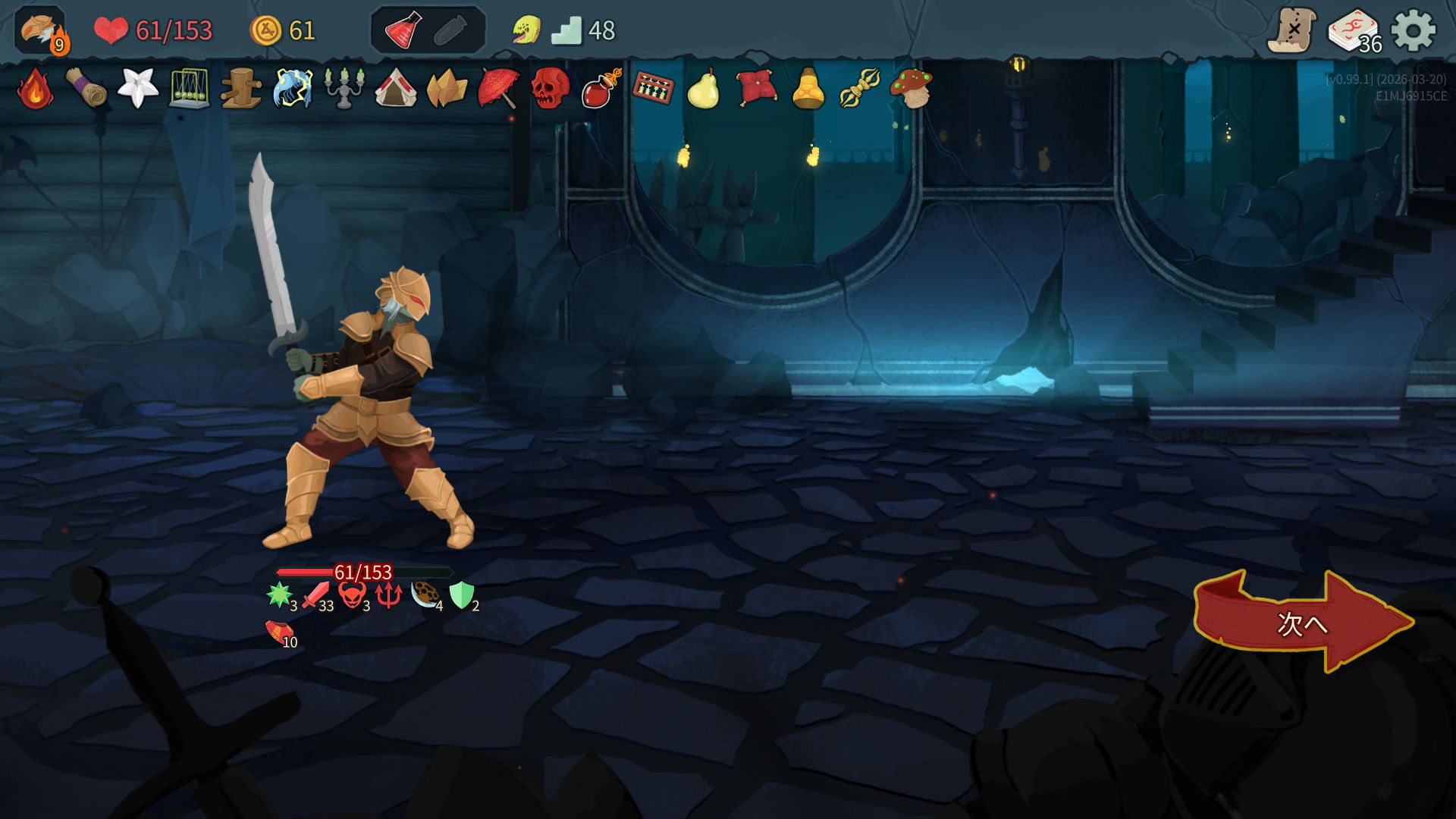This screenshot has width=1456, height=819.
Task: Inspect the burning flame relic
Action: [35, 89]
